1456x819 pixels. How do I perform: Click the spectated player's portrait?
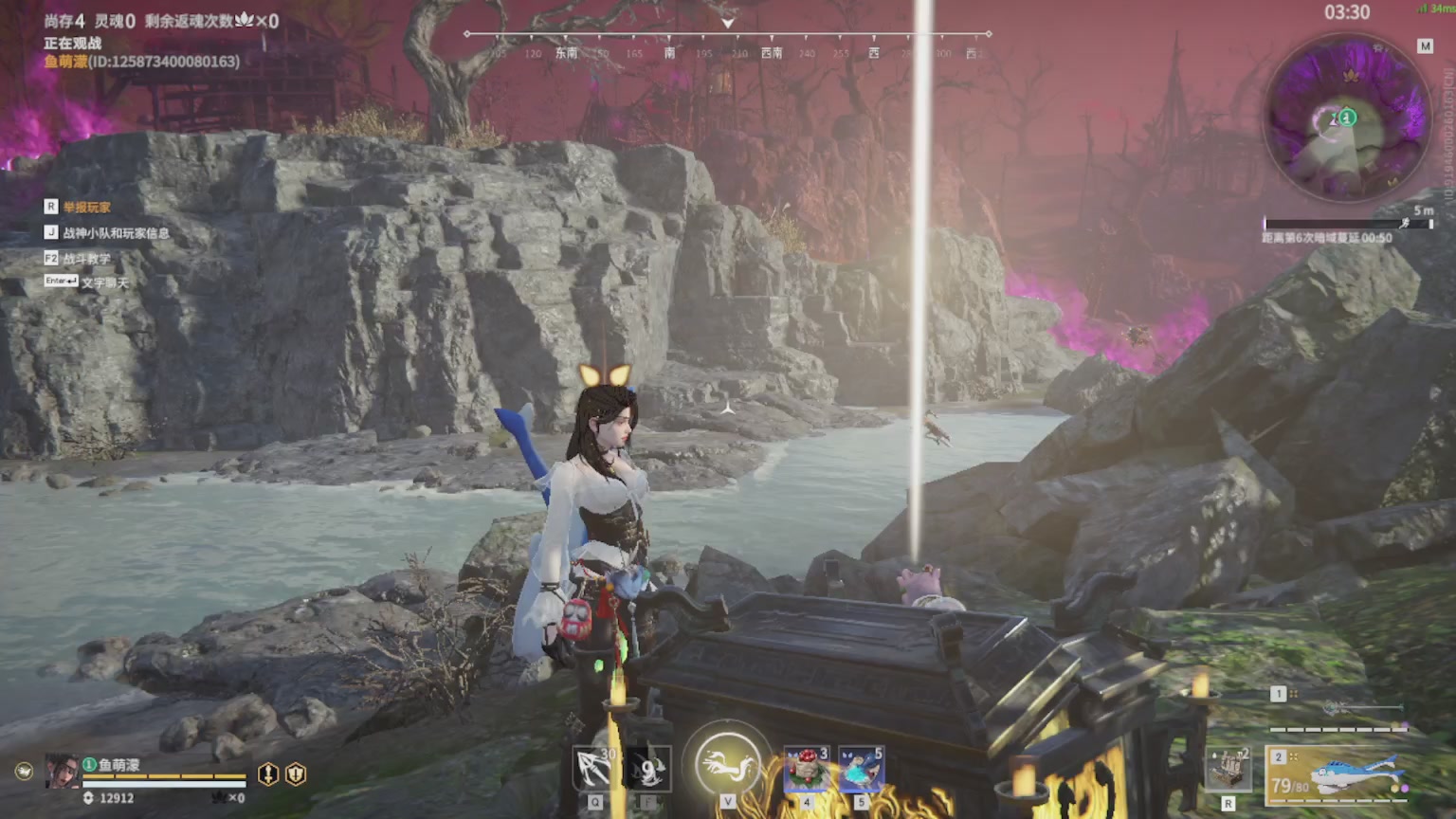[63, 772]
